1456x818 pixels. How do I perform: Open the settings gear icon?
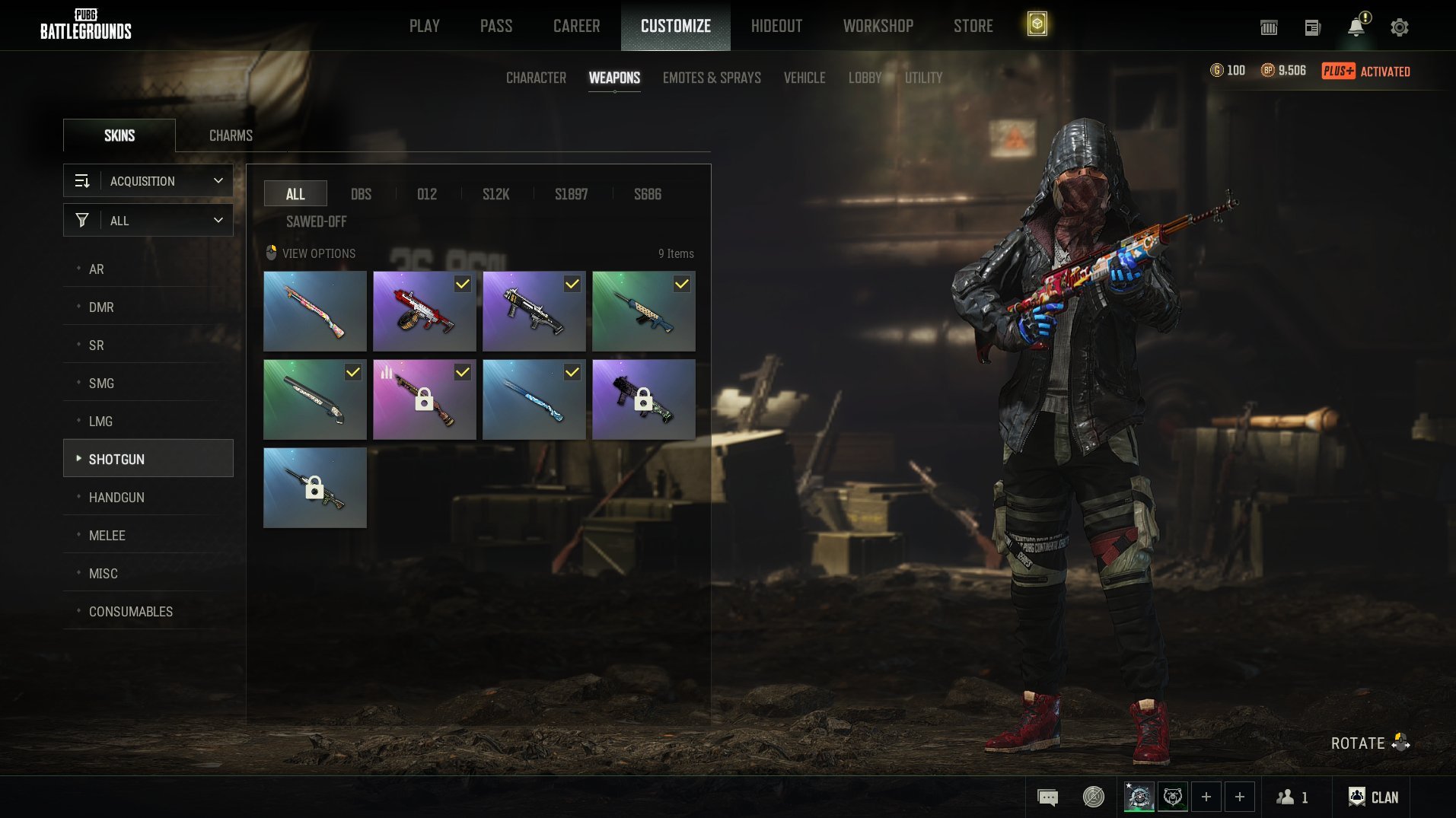tap(1399, 27)
